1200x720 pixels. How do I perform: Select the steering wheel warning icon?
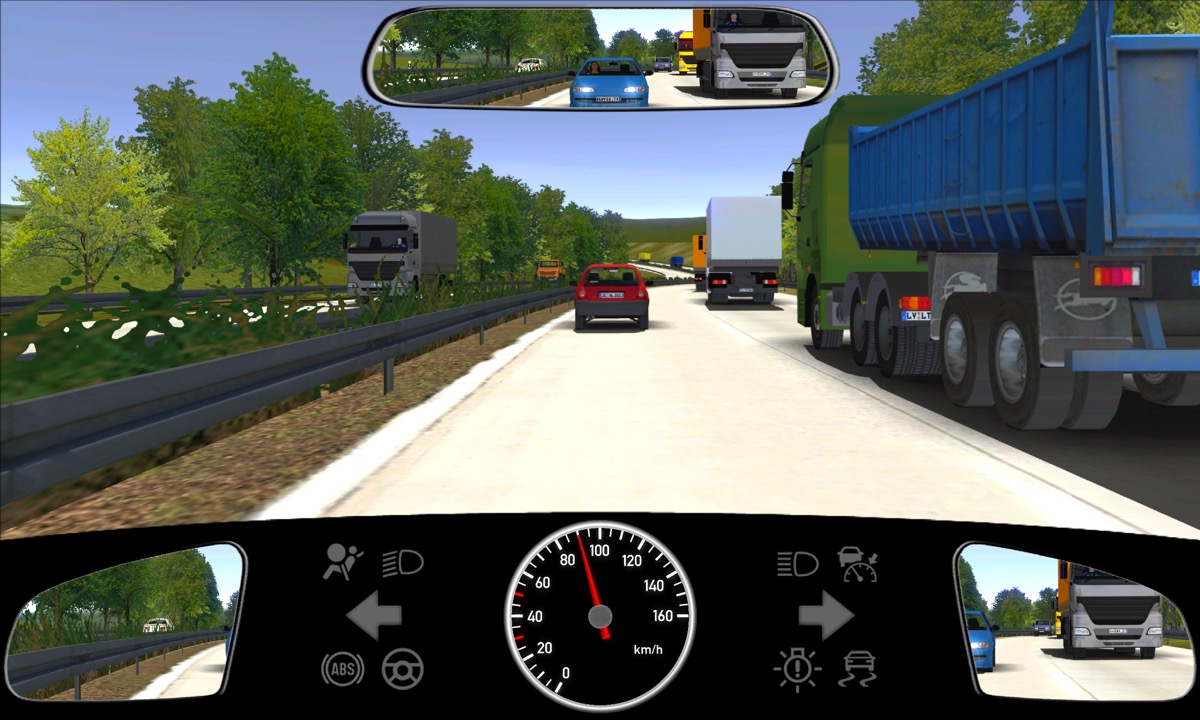[x=402, y=668]
